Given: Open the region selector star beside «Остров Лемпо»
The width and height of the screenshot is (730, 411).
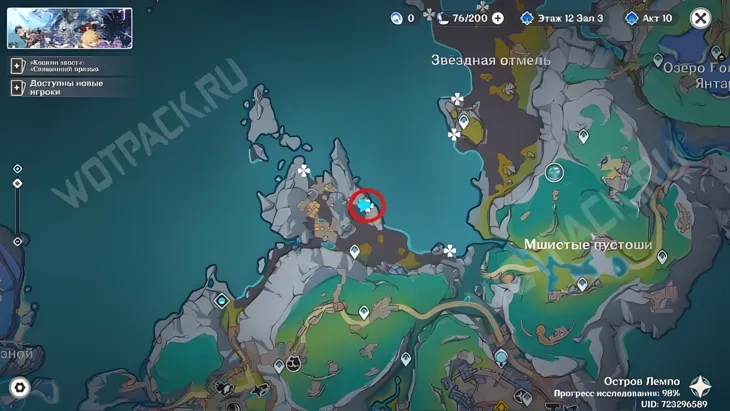Looking at the screenshot, I should pos(702,386).
